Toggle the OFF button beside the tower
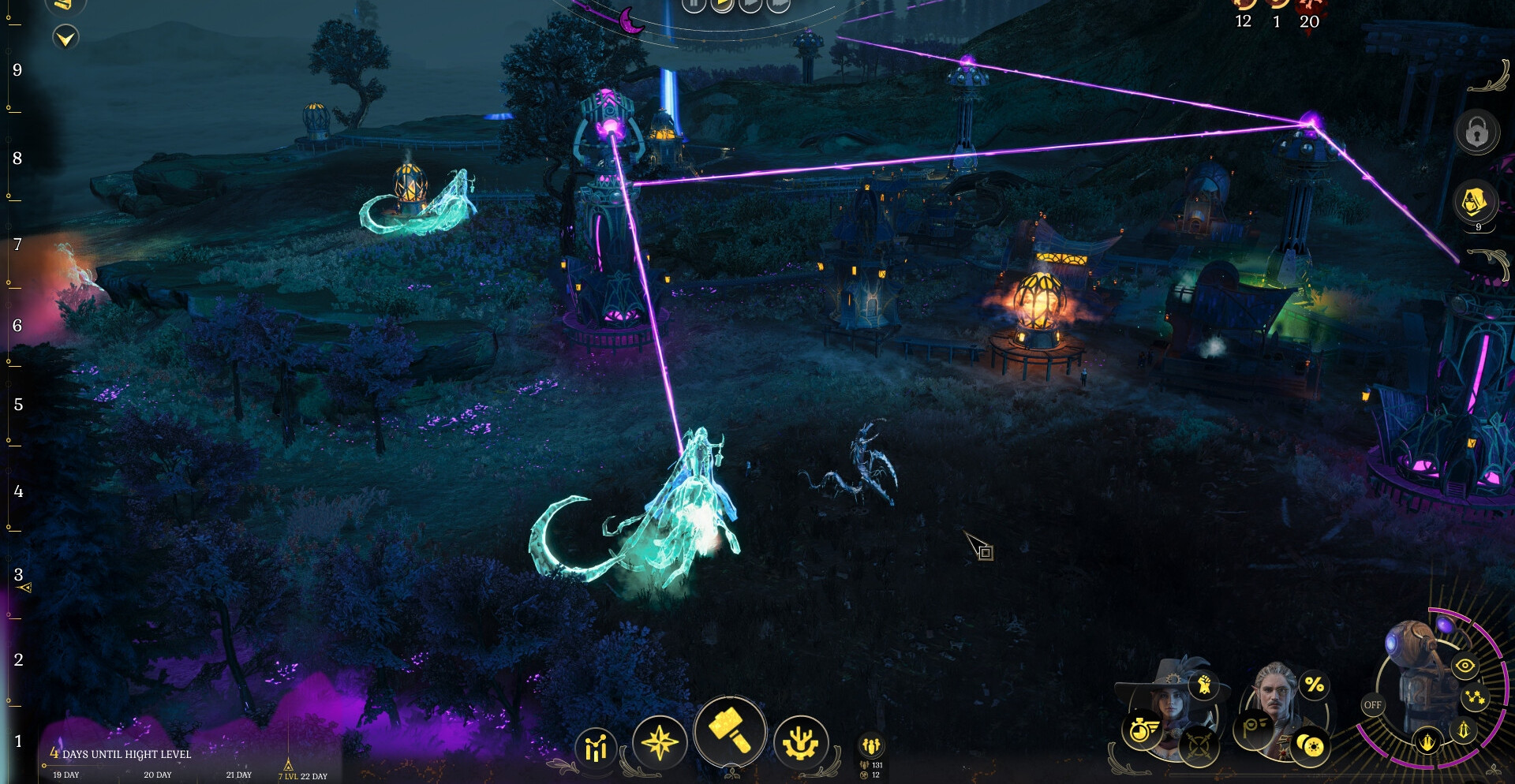The image size is (1515, 784). [x=1373, y=705]
